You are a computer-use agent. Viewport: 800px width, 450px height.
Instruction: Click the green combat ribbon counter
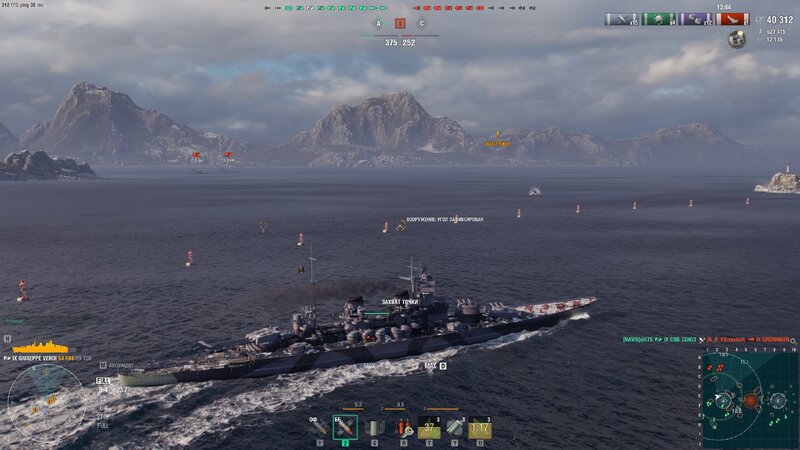click(659, 19)
